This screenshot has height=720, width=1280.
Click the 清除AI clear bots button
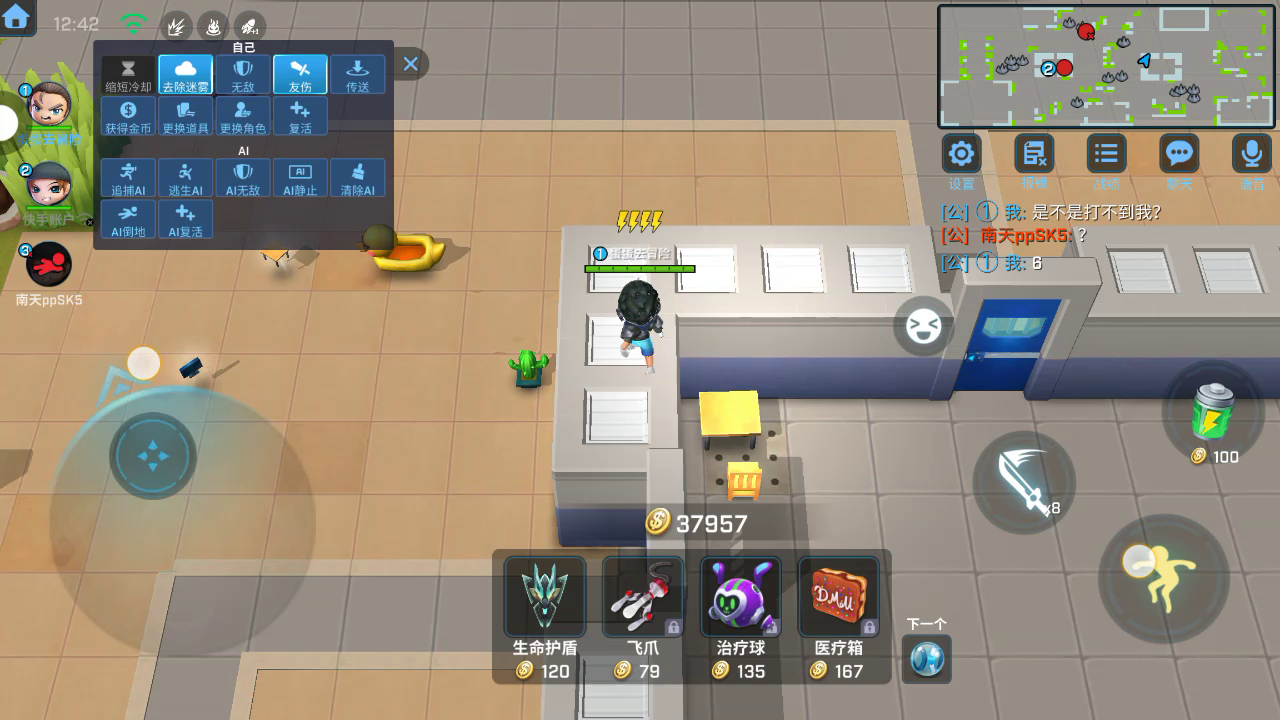[x=357, y=178]
